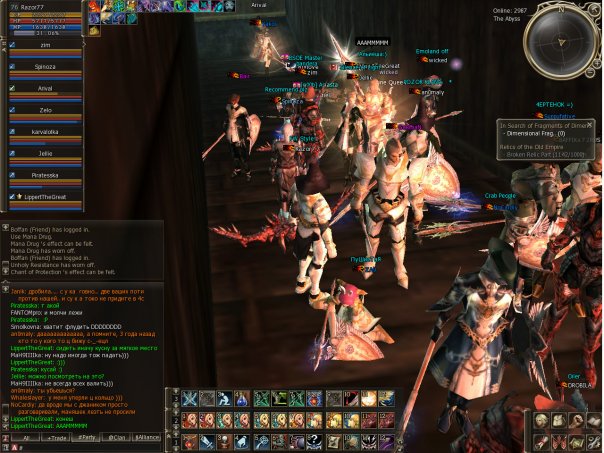
Task: Select party member Jellie
Action: click(44, 152)
